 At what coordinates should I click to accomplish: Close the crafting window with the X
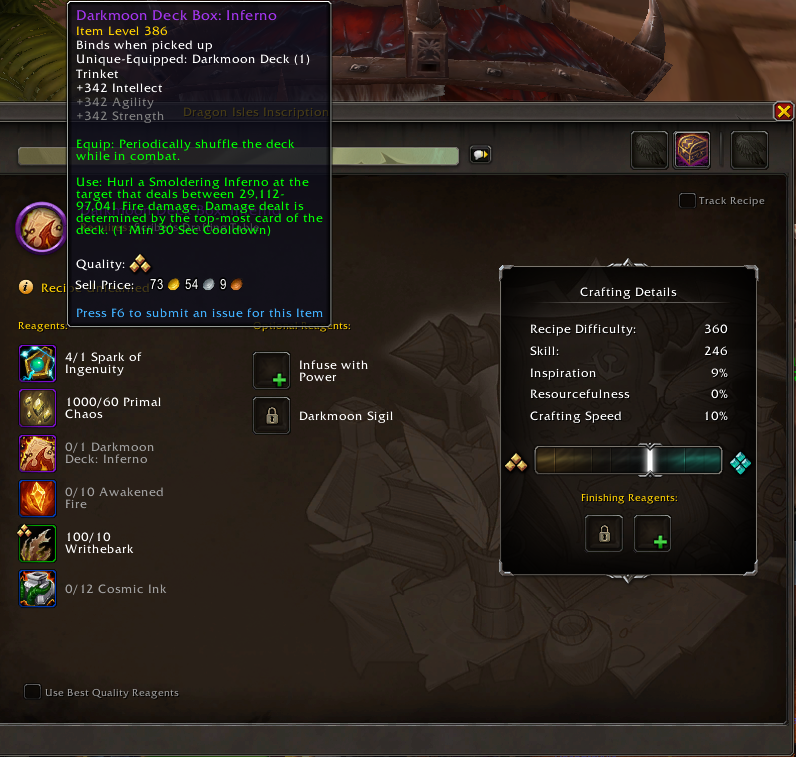point(783,111)
